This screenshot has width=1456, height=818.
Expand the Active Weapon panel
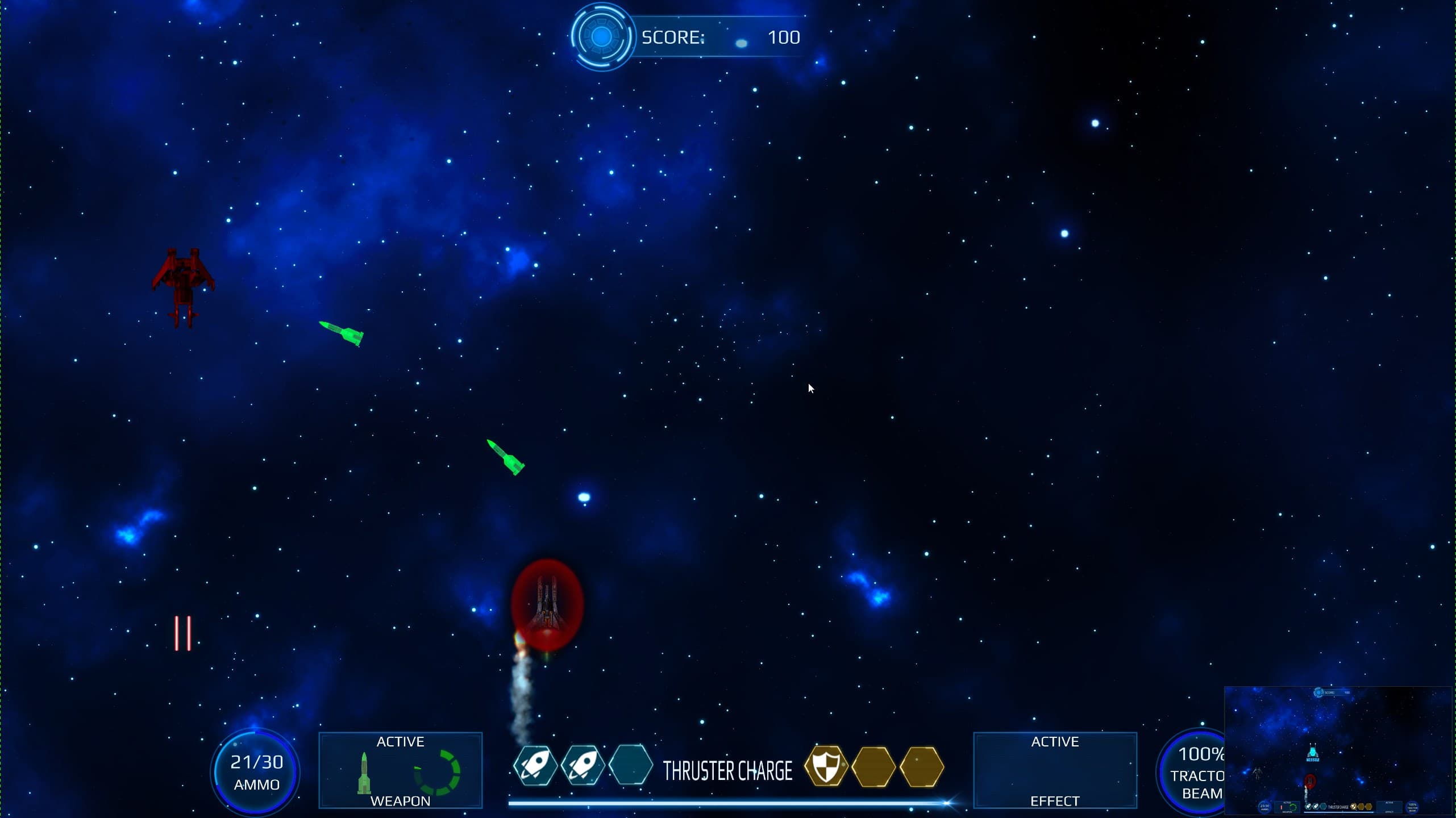click(x=400, y=771)
